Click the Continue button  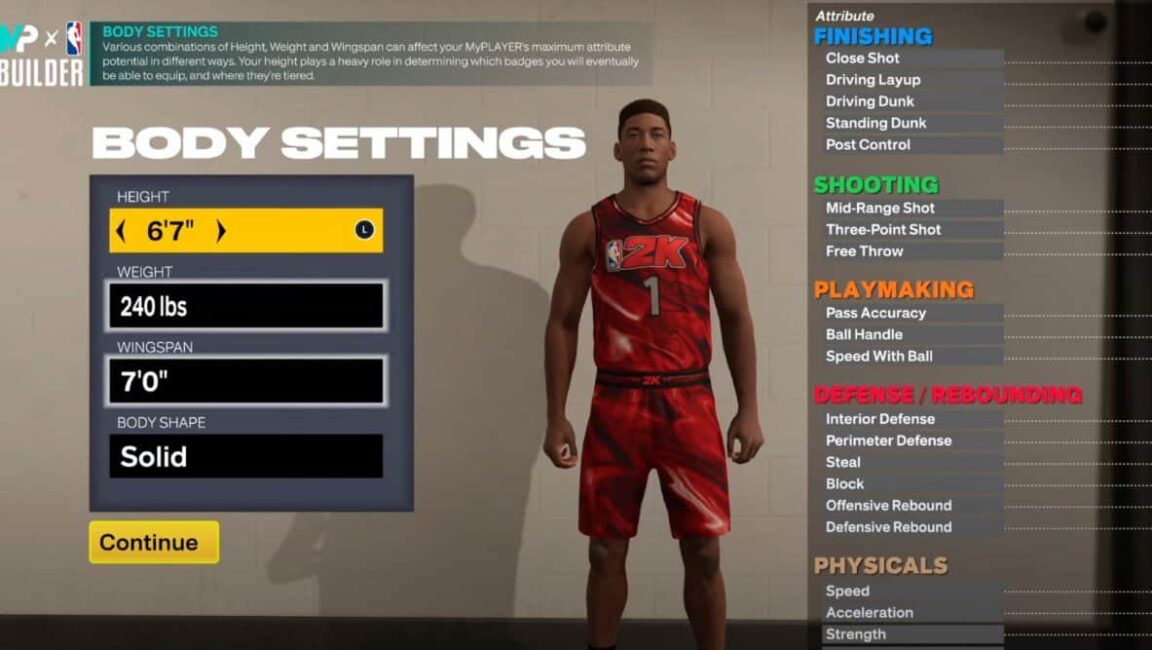click(153, 542)
